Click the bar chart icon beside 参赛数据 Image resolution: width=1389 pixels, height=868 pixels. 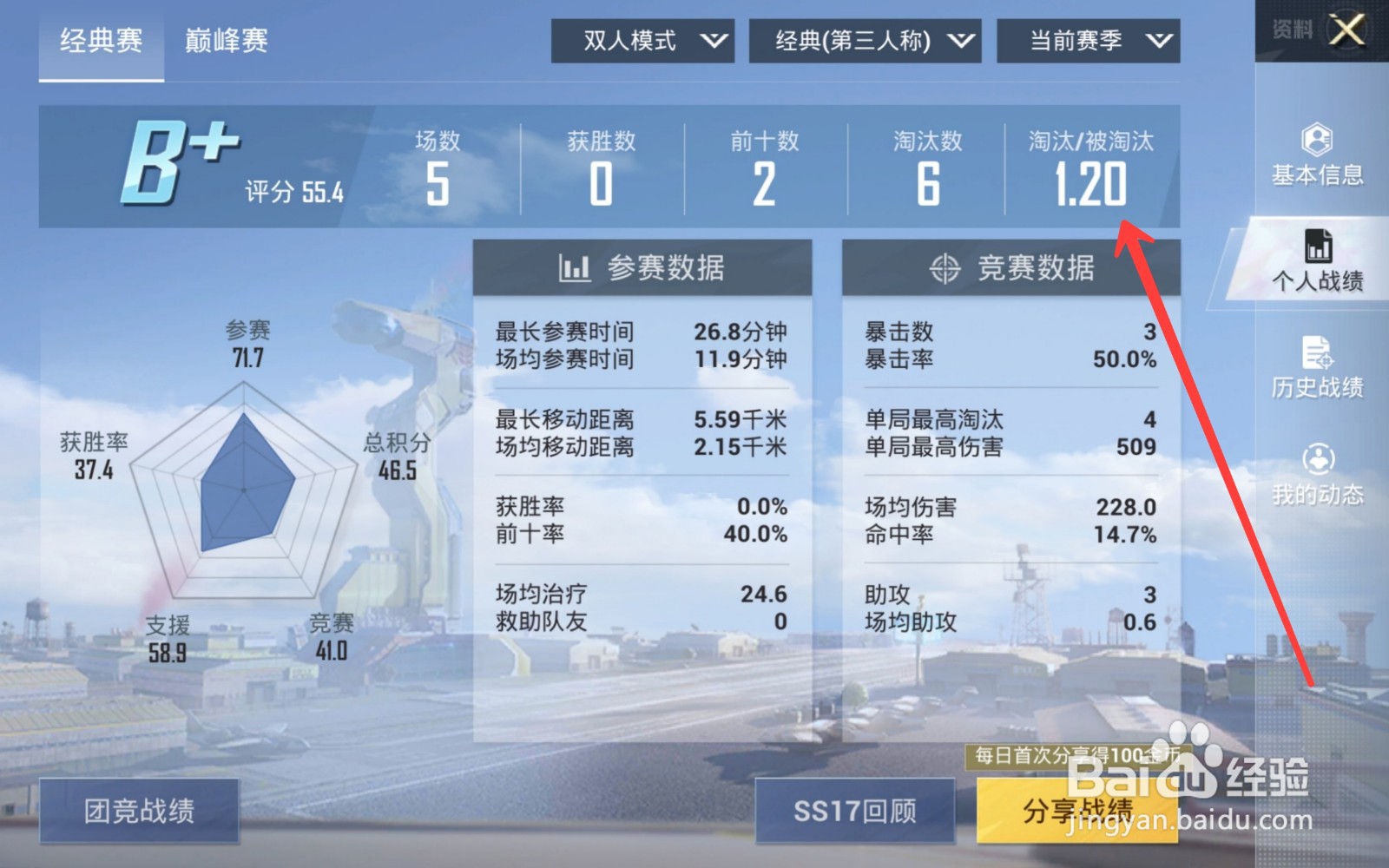[576, 267]
